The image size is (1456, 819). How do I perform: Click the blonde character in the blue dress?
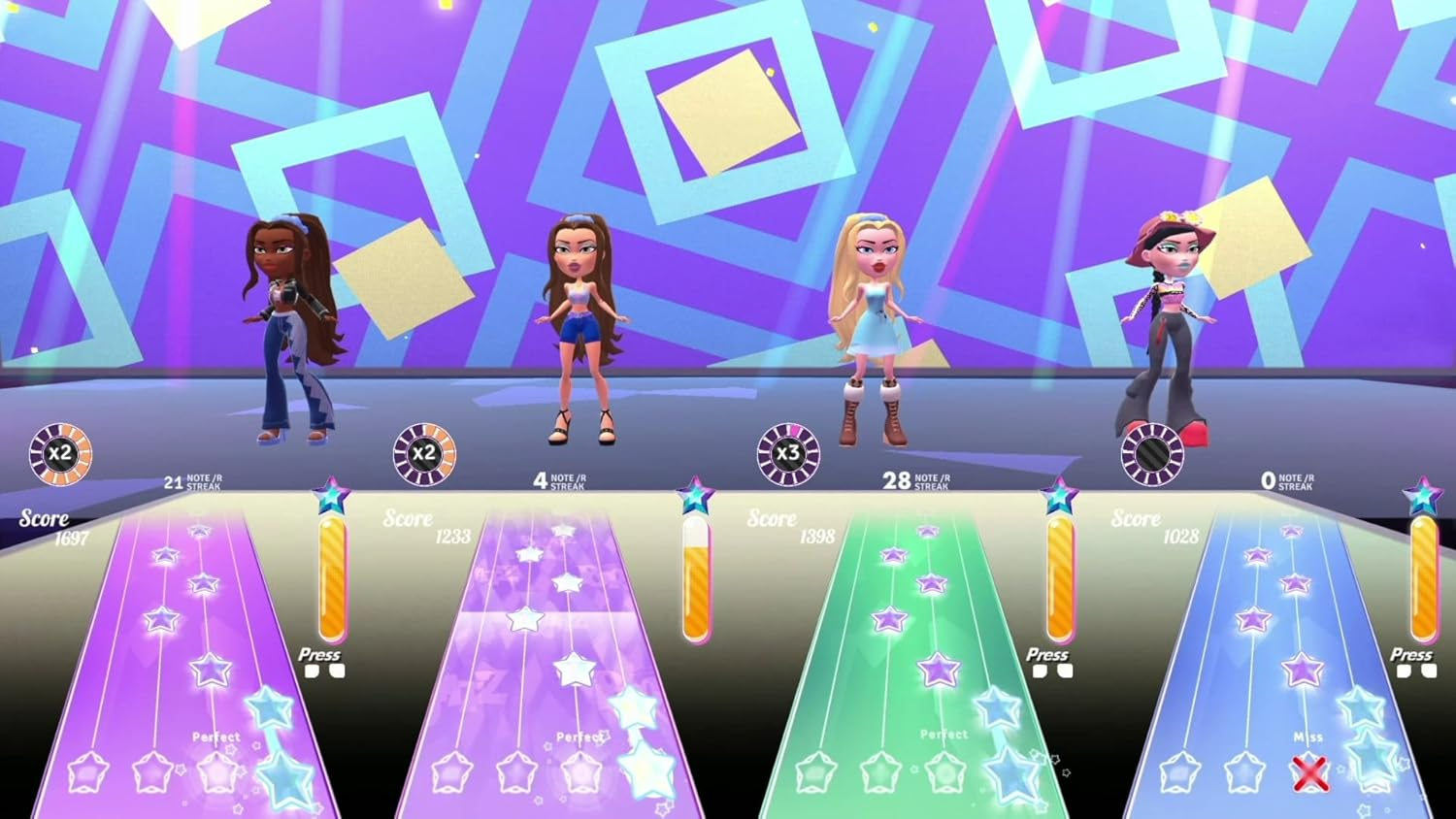click(x=872, y=320)
